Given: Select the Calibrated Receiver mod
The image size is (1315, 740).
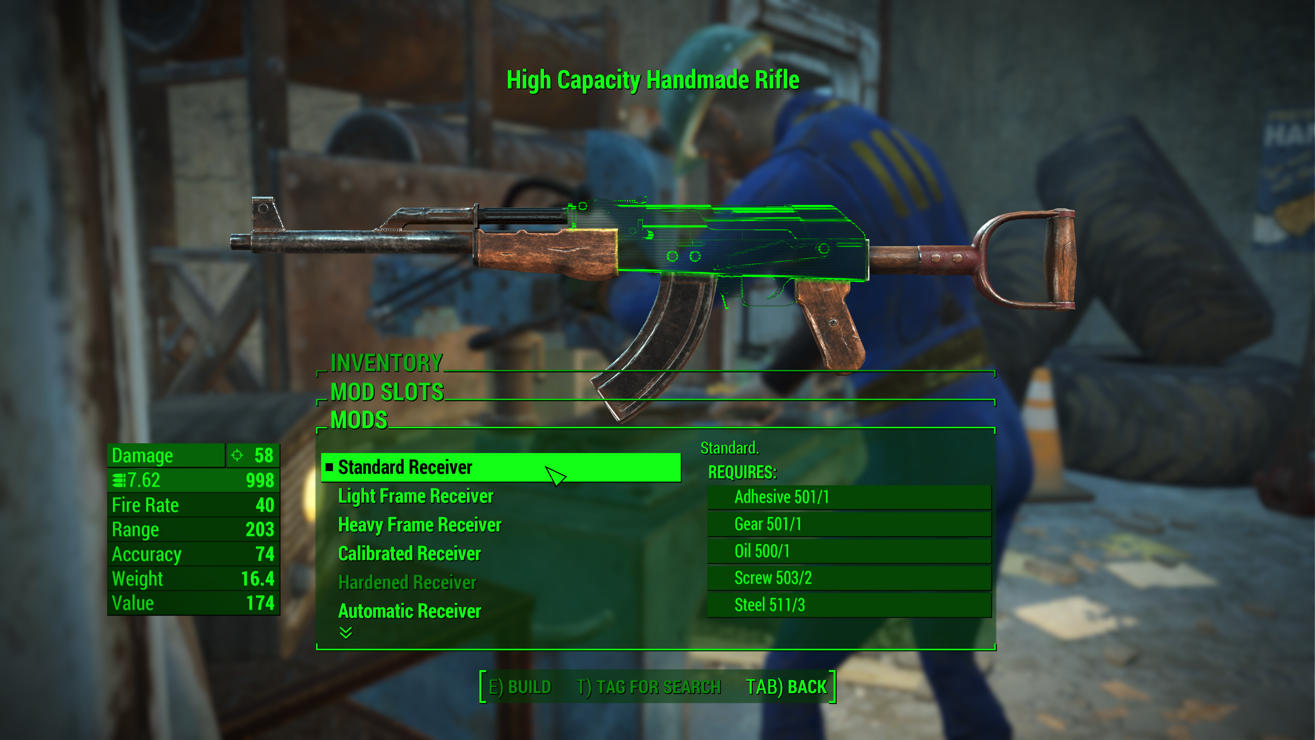Looking at the screenshot, I should (x=409, y=554).
